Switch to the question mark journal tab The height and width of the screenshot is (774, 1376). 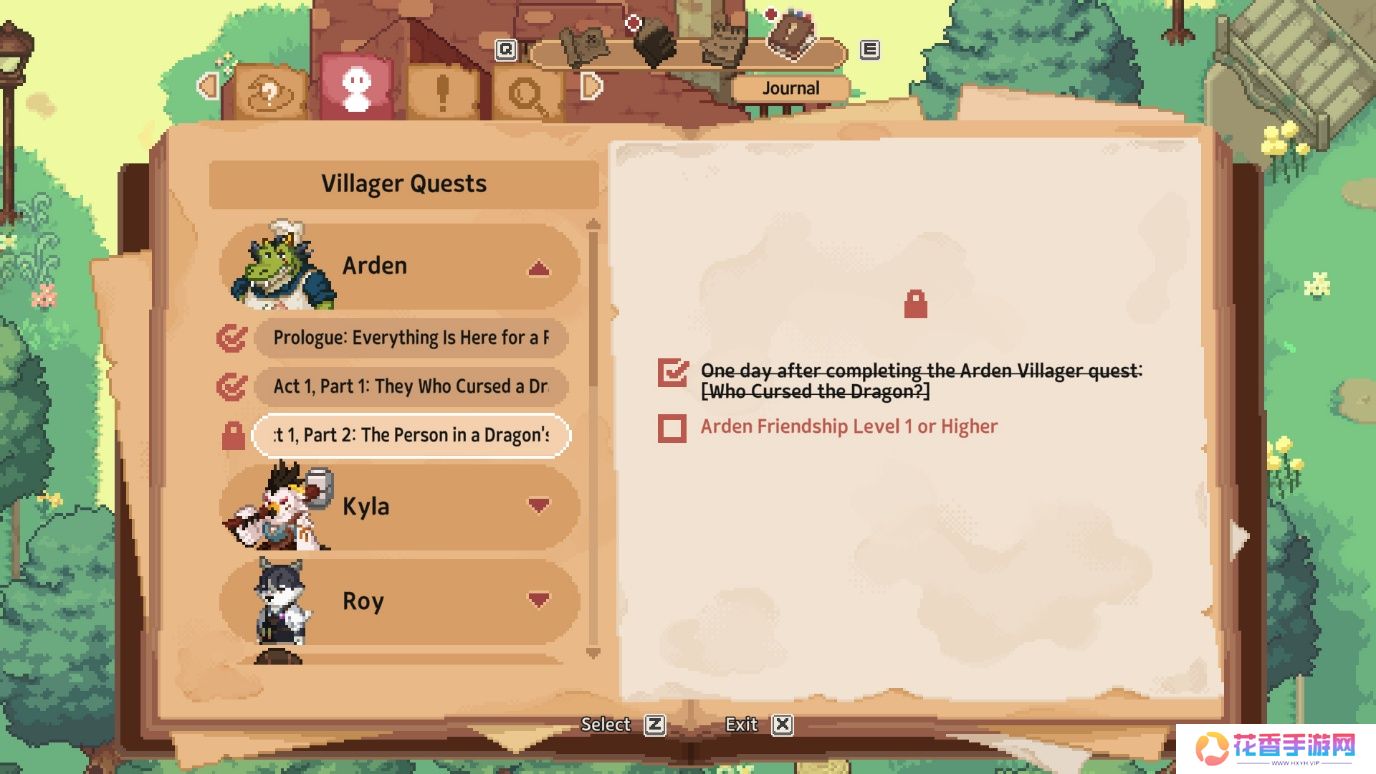(x=269, y=93)
